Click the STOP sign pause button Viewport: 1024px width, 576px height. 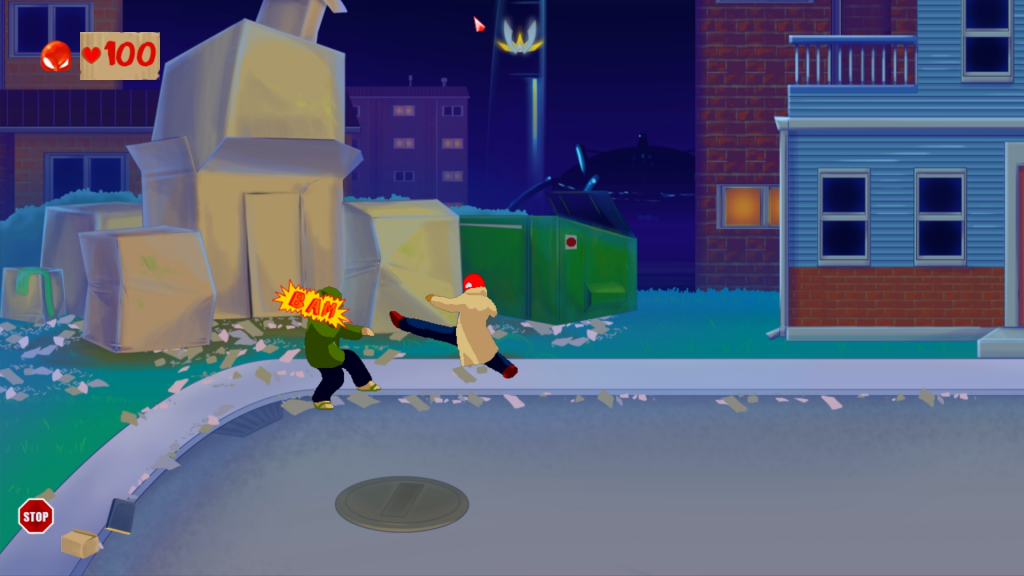(36, 516)
